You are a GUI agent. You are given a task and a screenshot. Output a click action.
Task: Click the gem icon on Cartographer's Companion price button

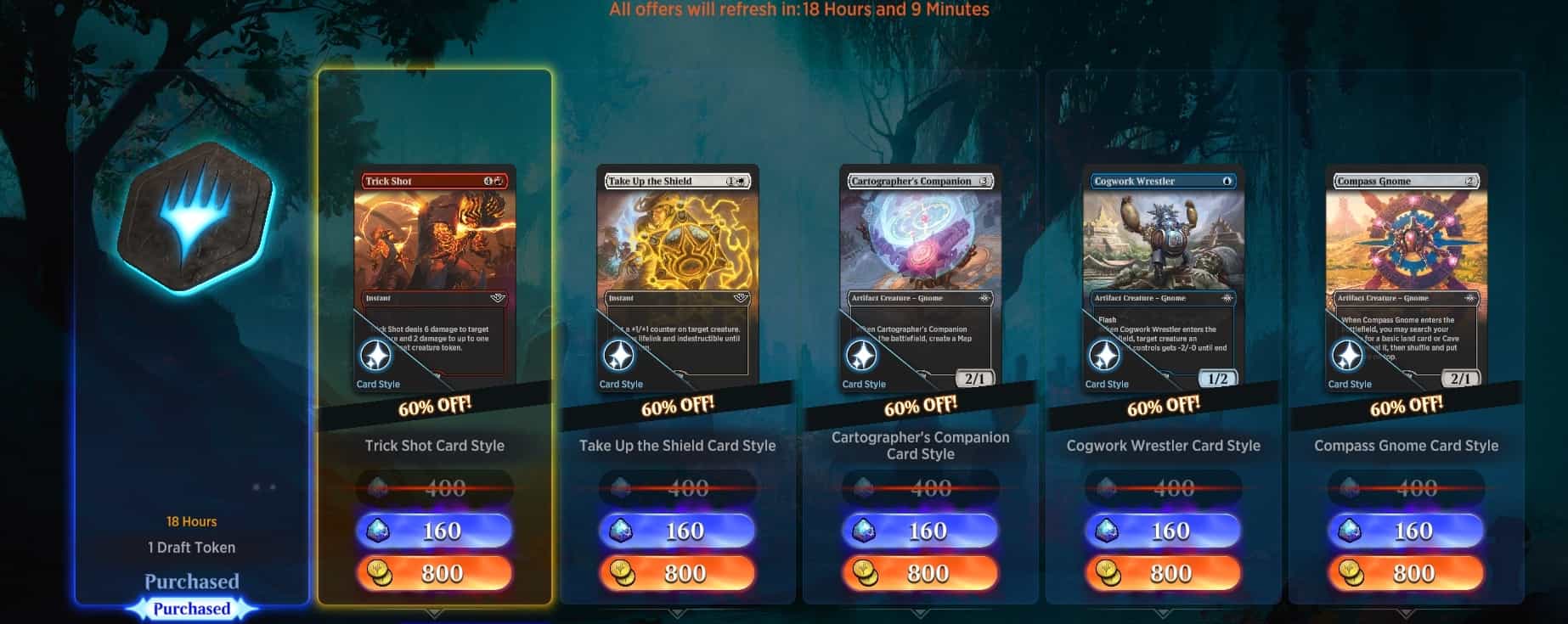[866, 530]
